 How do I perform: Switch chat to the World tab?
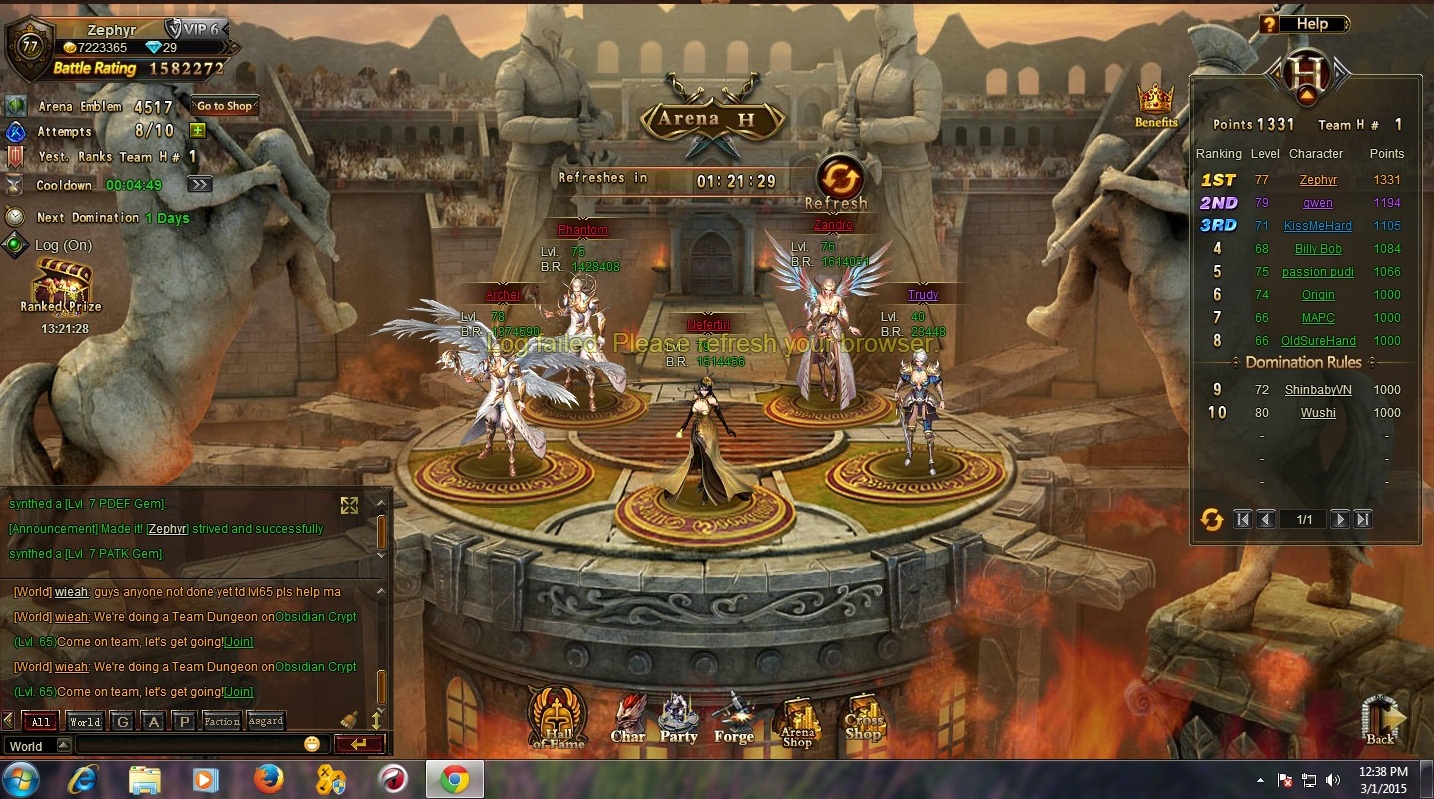[x=84, y=721]
